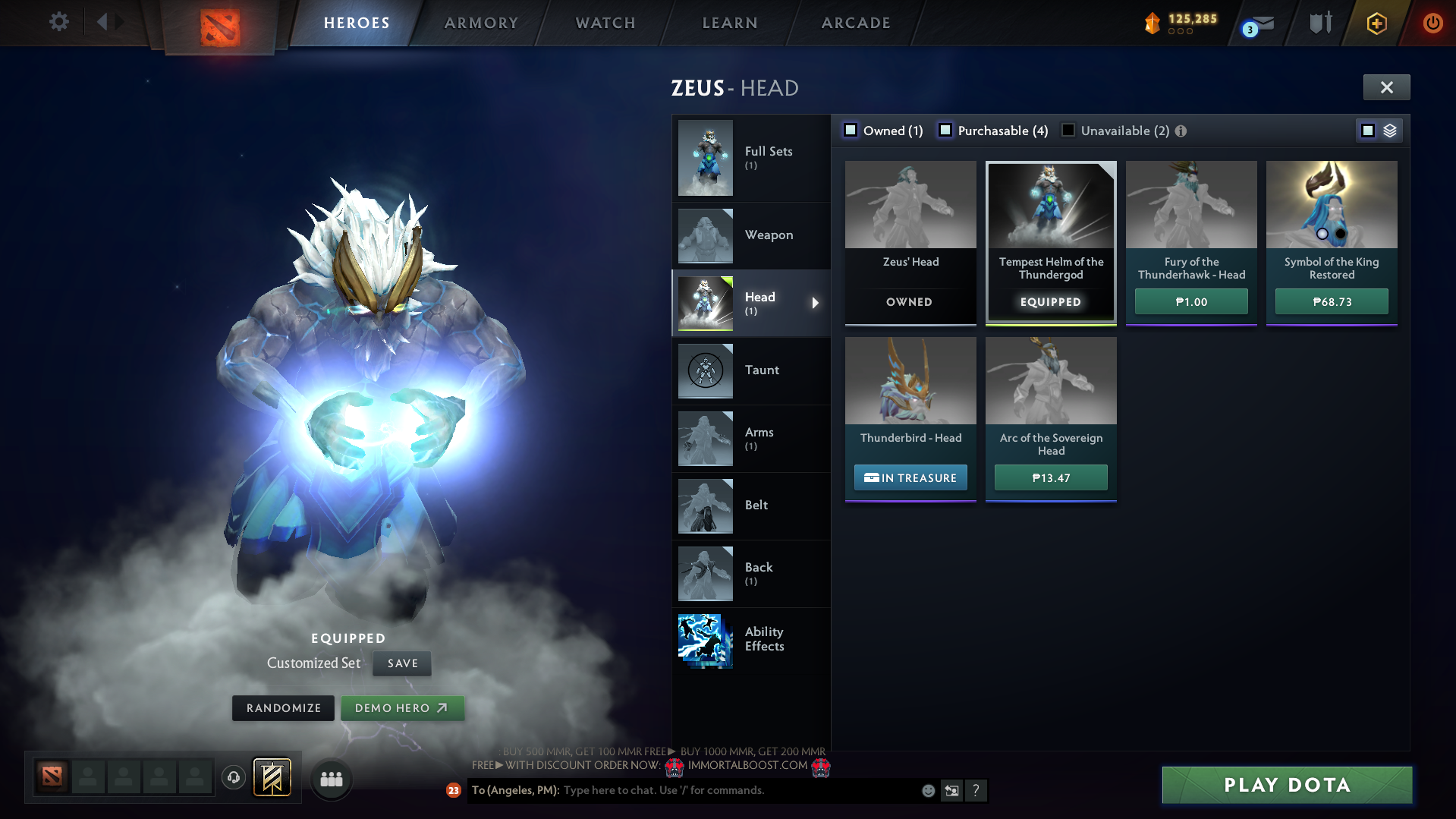The height and width of the screenshot is (819, 1456).
Task: Click the gold plus Dota Plus icon
Action: (1376, 23)
